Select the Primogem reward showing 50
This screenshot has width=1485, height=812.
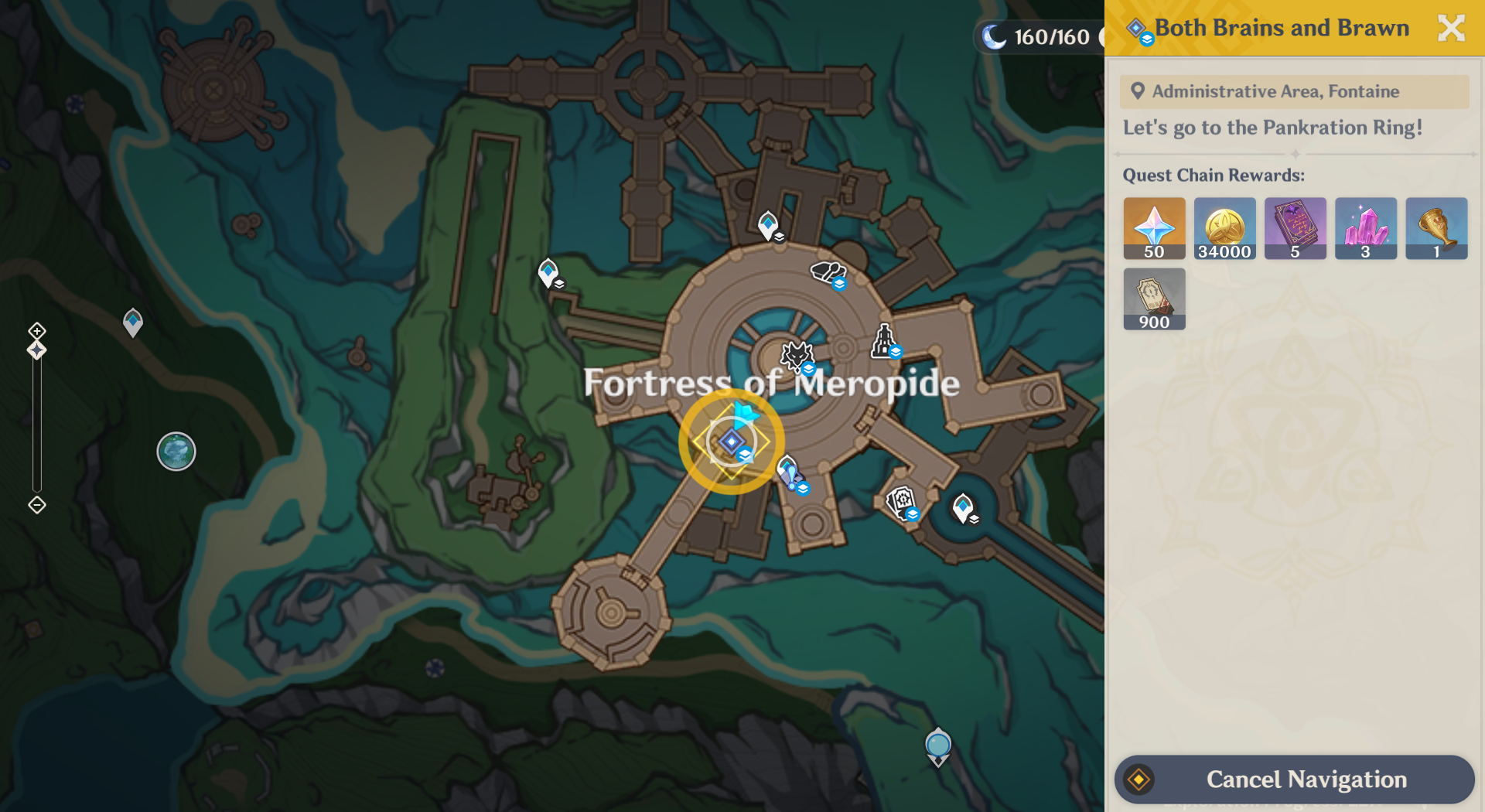tap(1153, 228)
